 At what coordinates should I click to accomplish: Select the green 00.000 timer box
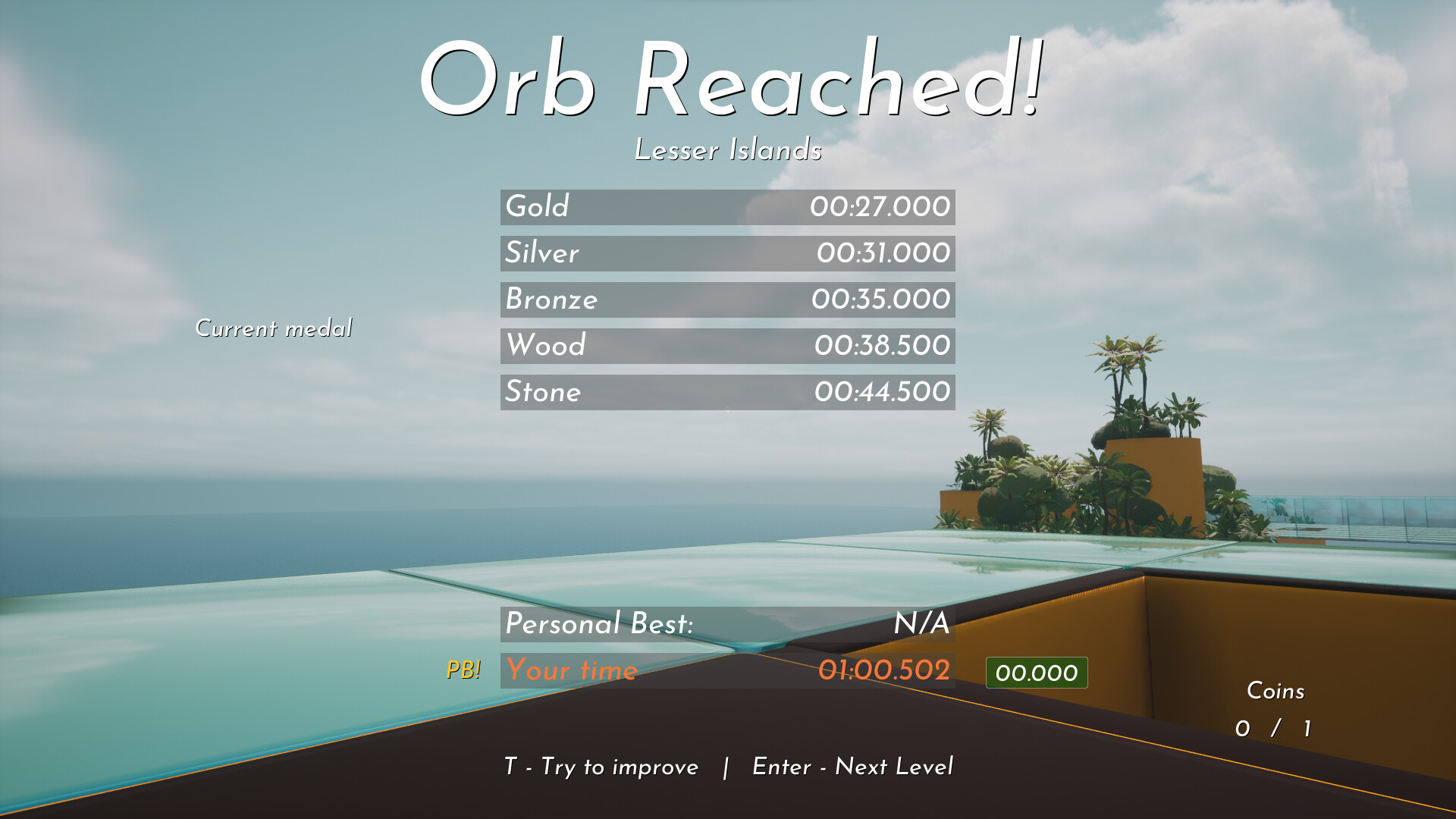click(1035, 672)
